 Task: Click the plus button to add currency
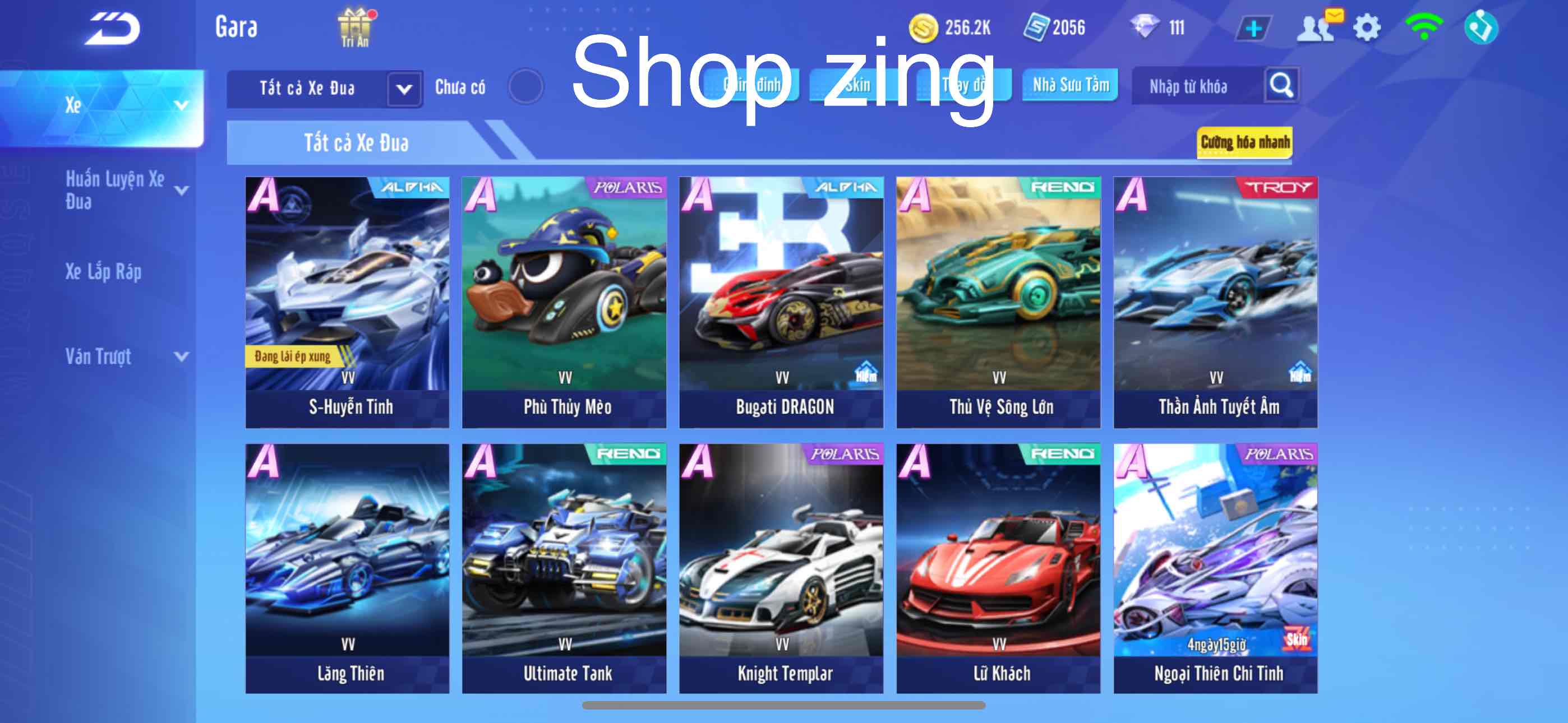pyautogui.click(x=1253, y=28)
